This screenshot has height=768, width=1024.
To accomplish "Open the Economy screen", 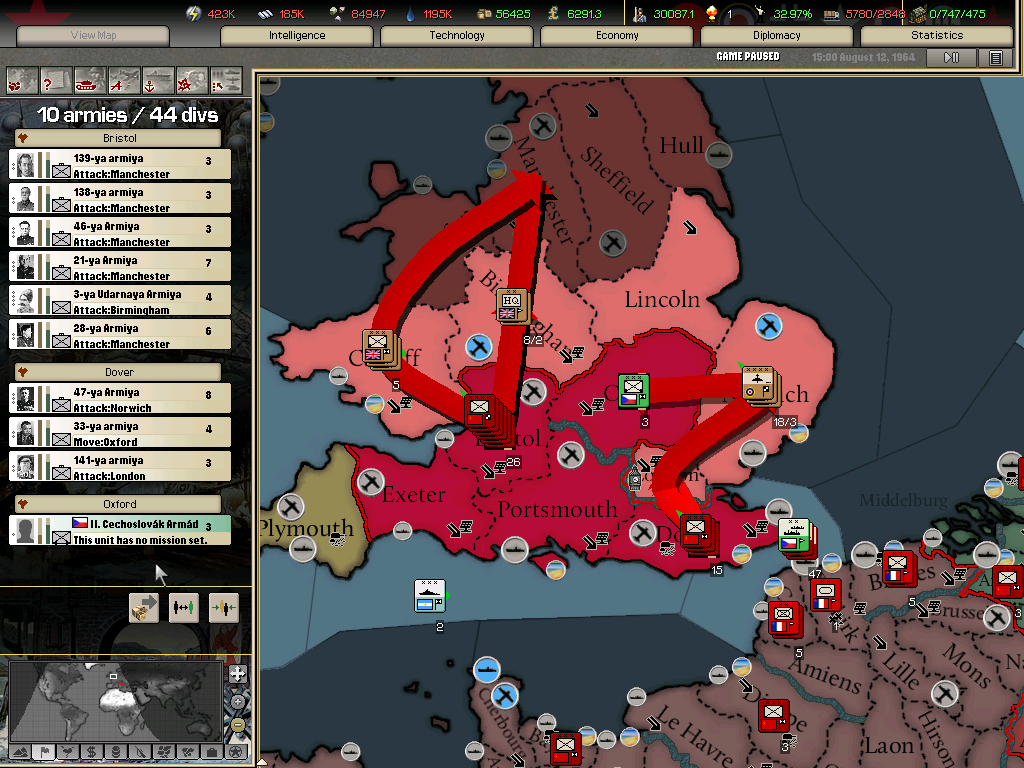I will [617, 35].
